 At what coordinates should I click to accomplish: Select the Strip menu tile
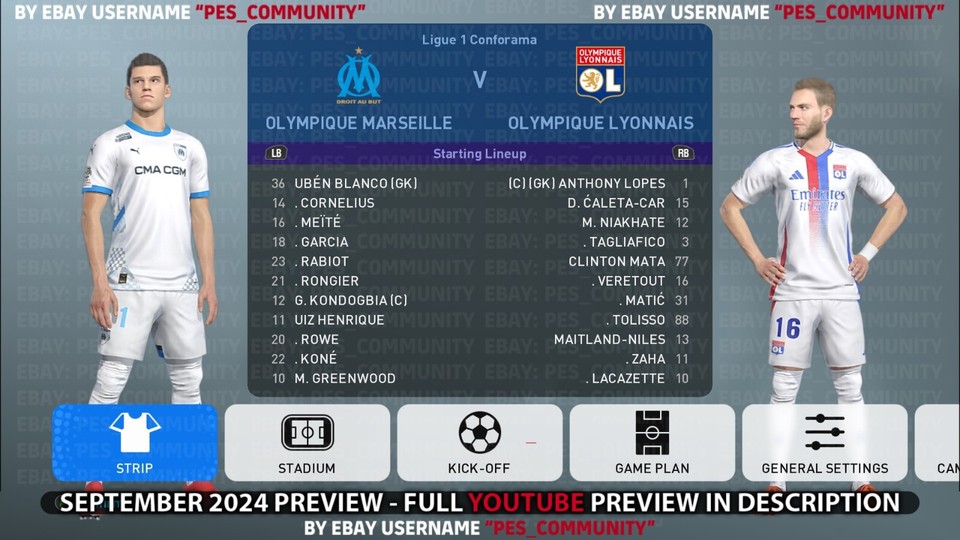point(135,442)
